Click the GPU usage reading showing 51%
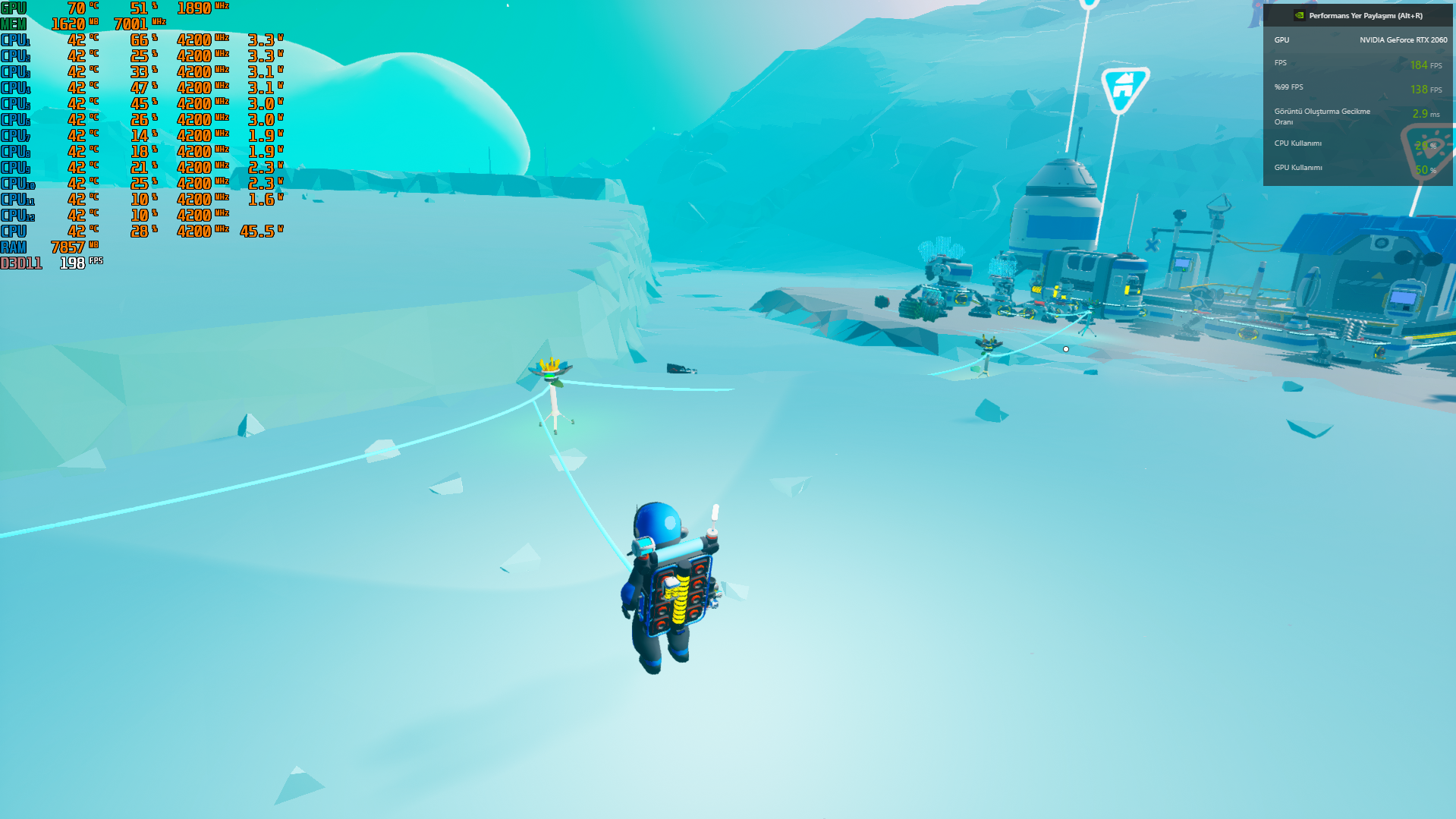1456x819 pixels. click(x=139, y=7)
